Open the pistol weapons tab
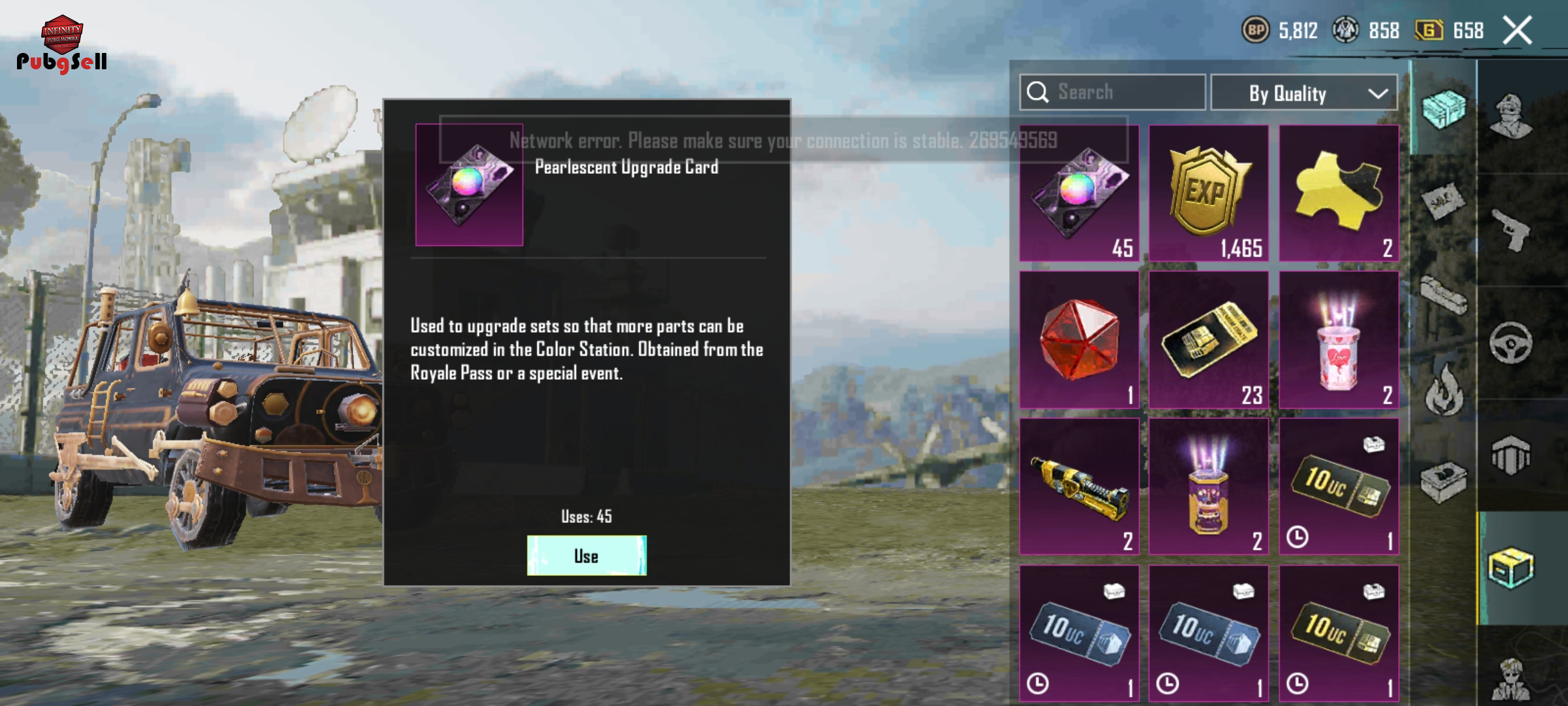The width and height of the screenshot is (1568, 706). click(1511, 230)
